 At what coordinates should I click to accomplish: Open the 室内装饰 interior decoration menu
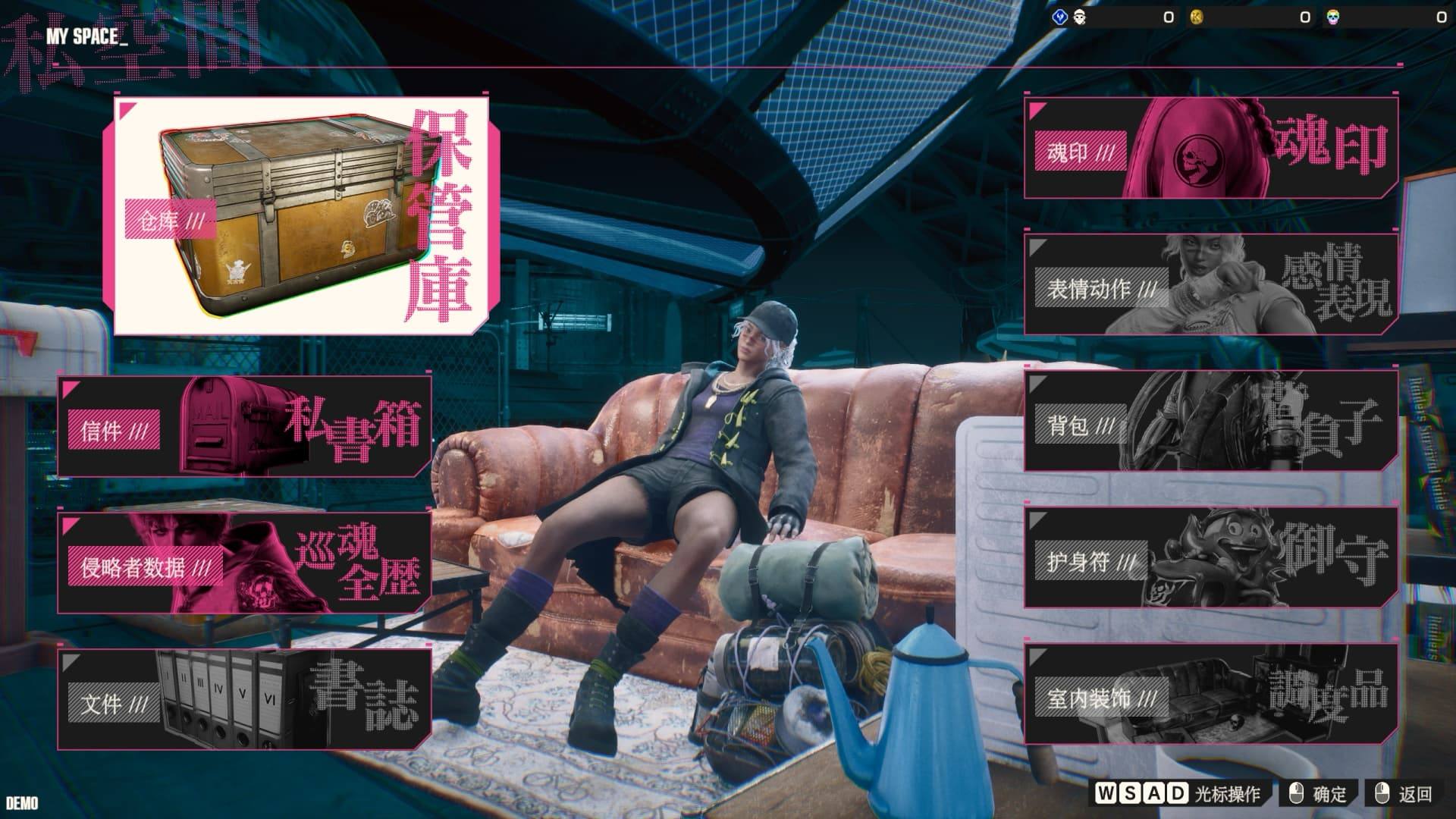(1210, 695)
